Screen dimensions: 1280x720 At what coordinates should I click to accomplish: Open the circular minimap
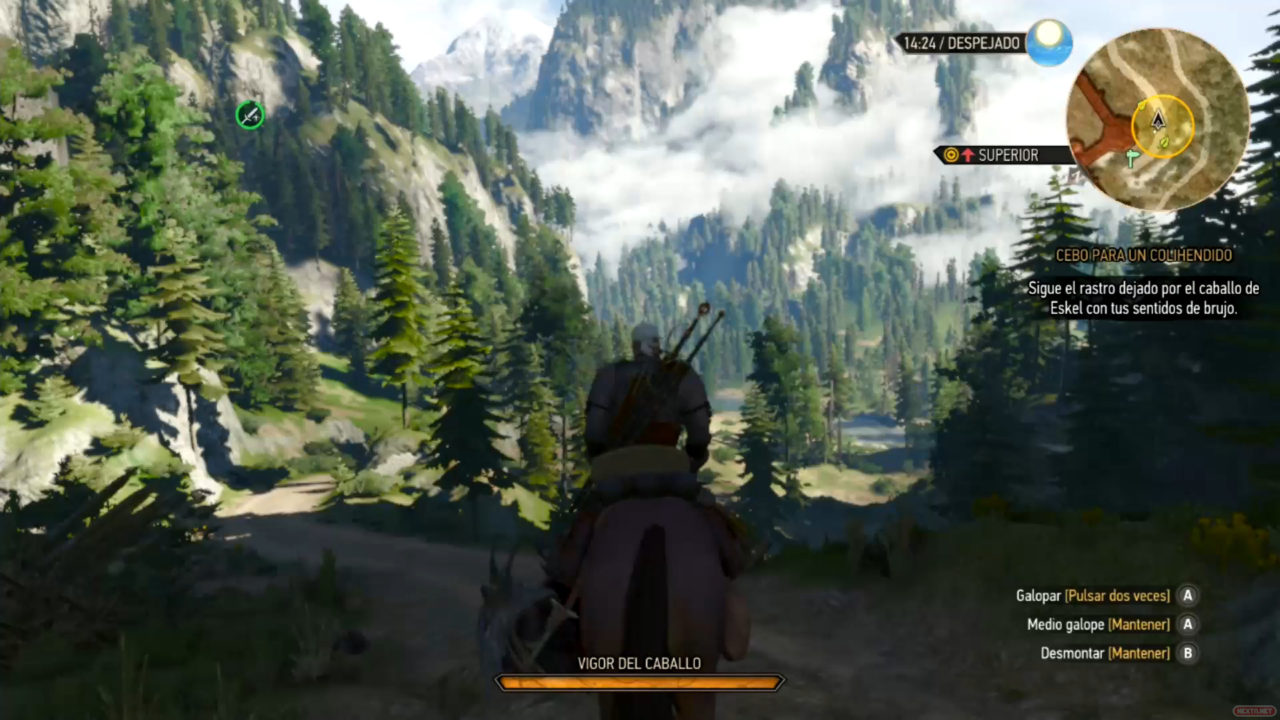1157,118
